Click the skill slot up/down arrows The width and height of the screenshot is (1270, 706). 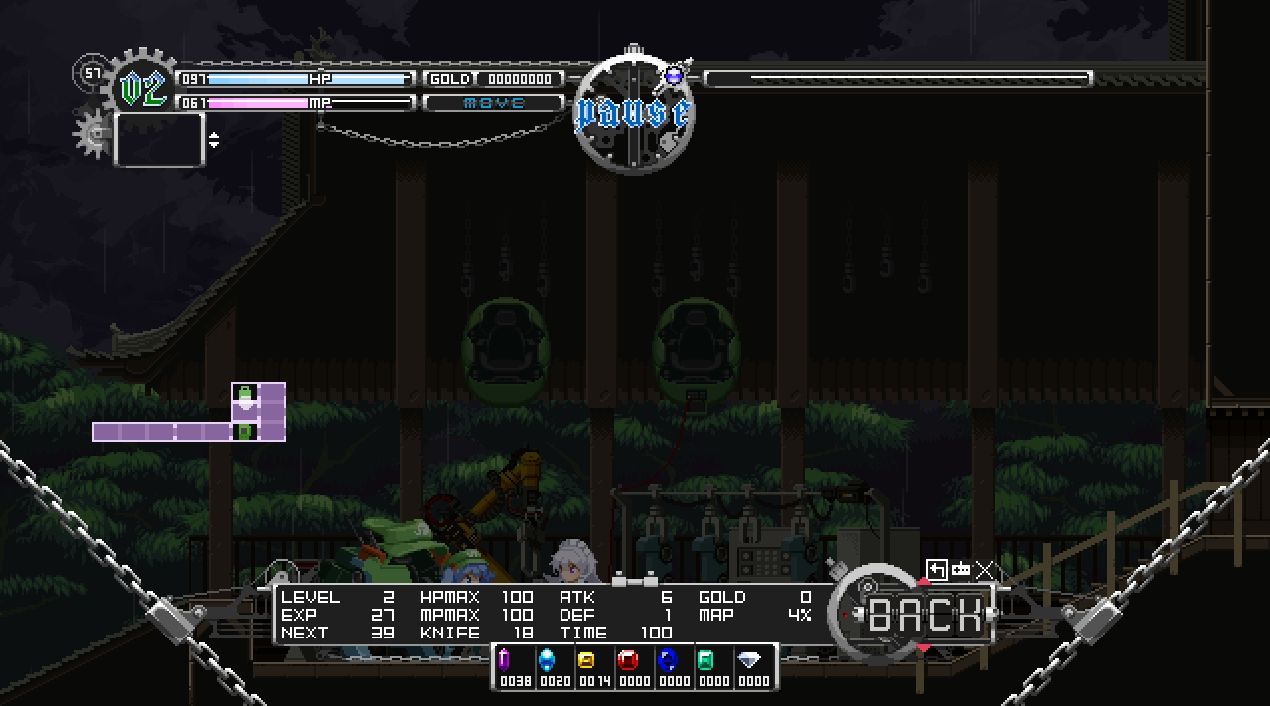(214, 140)
